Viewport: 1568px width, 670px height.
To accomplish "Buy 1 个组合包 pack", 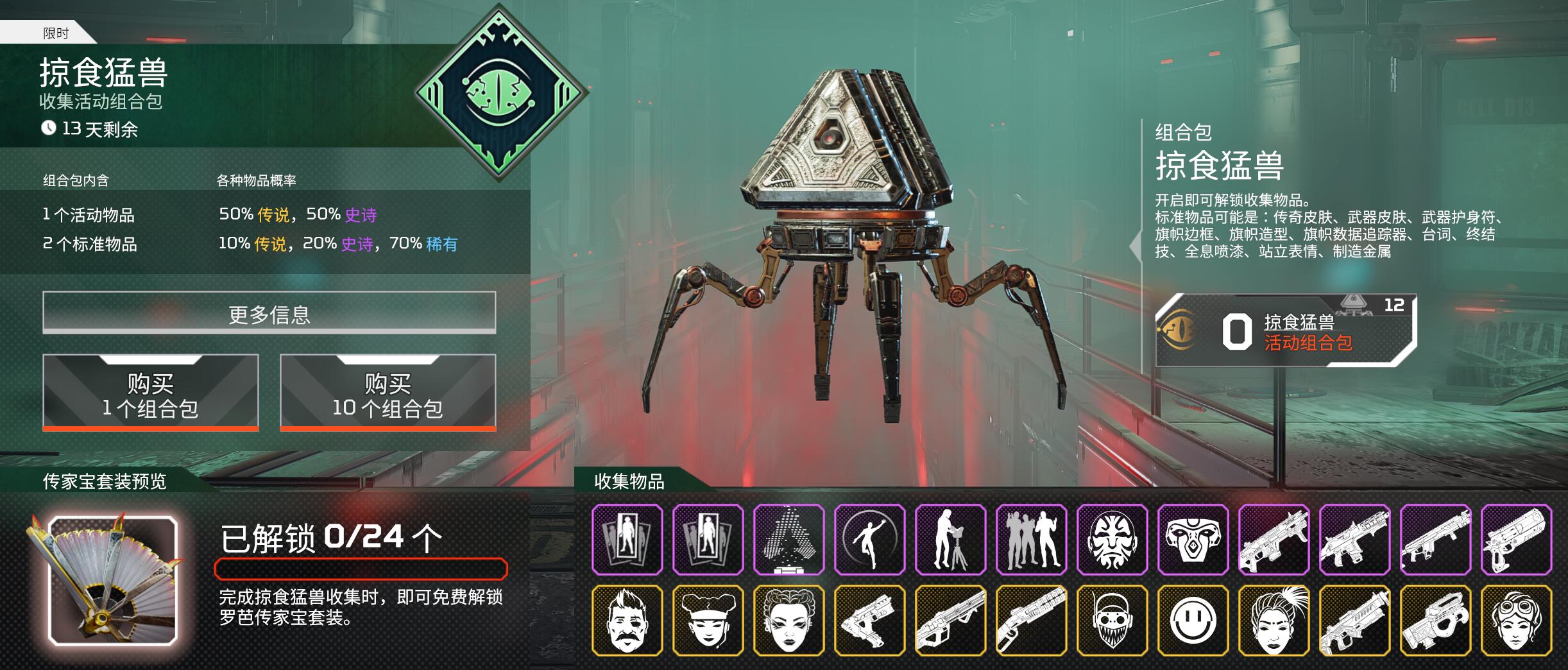I will (151, 393).
